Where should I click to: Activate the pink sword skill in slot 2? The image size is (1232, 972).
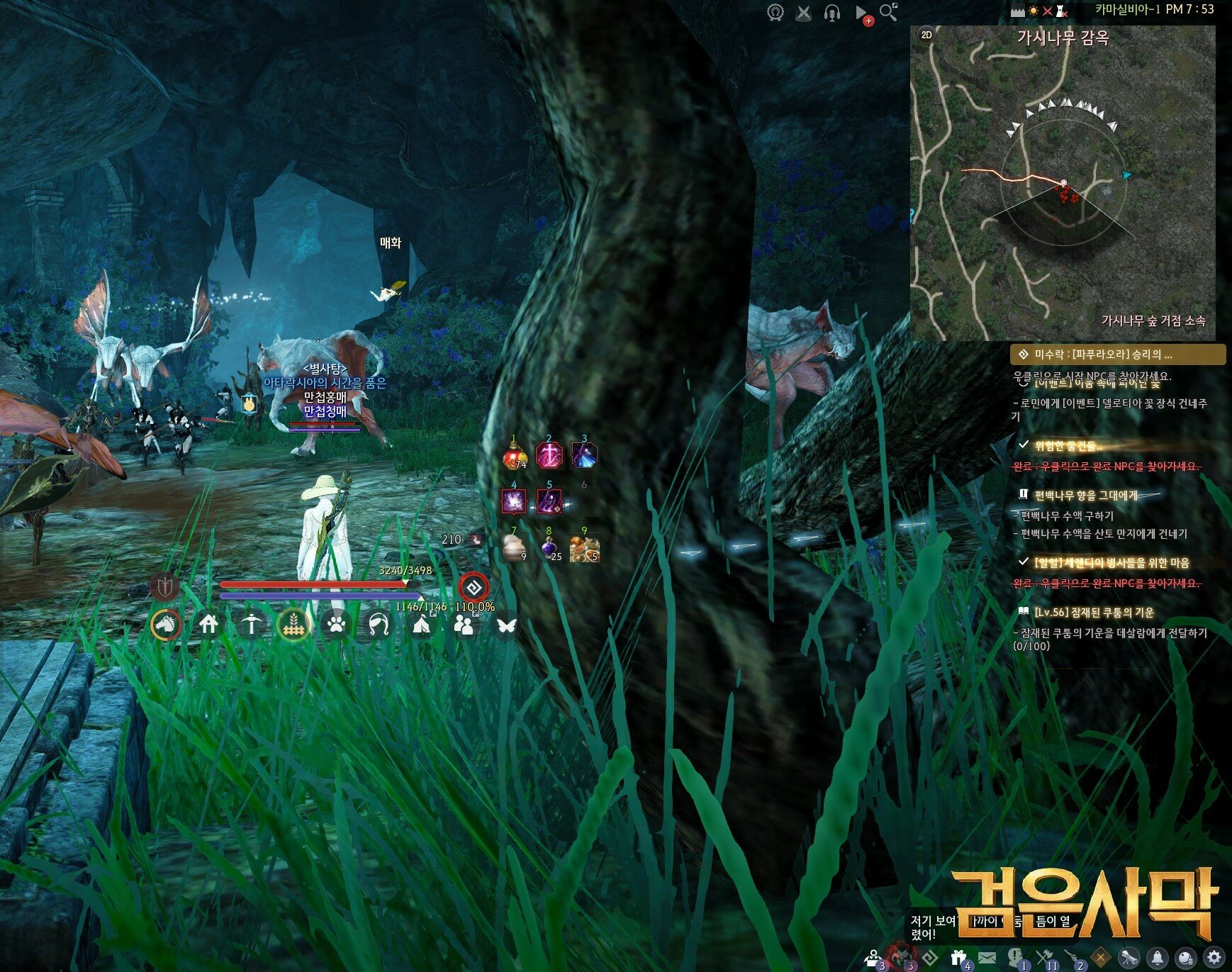(549, 456)
